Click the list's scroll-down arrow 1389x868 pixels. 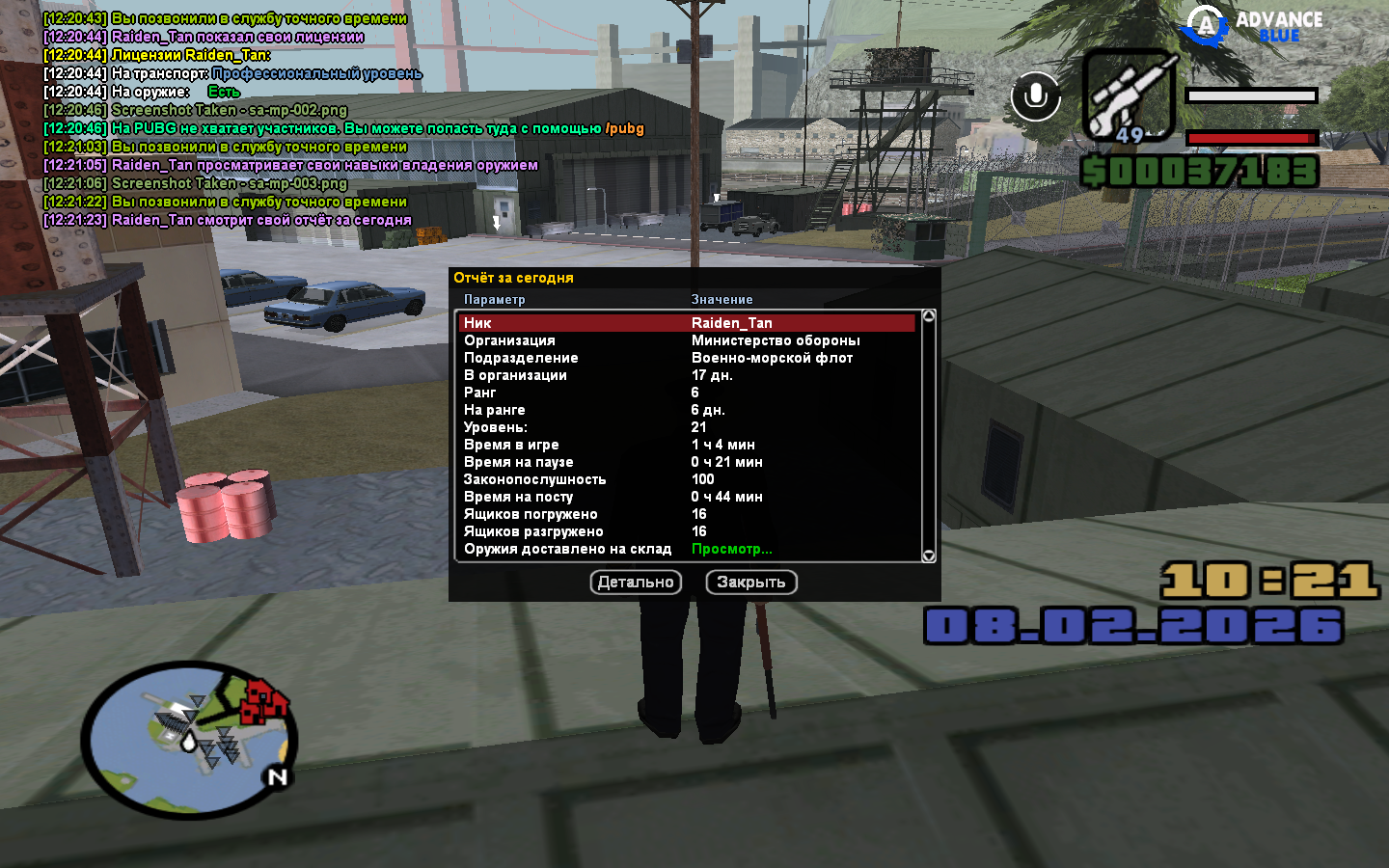click(929, 556)
